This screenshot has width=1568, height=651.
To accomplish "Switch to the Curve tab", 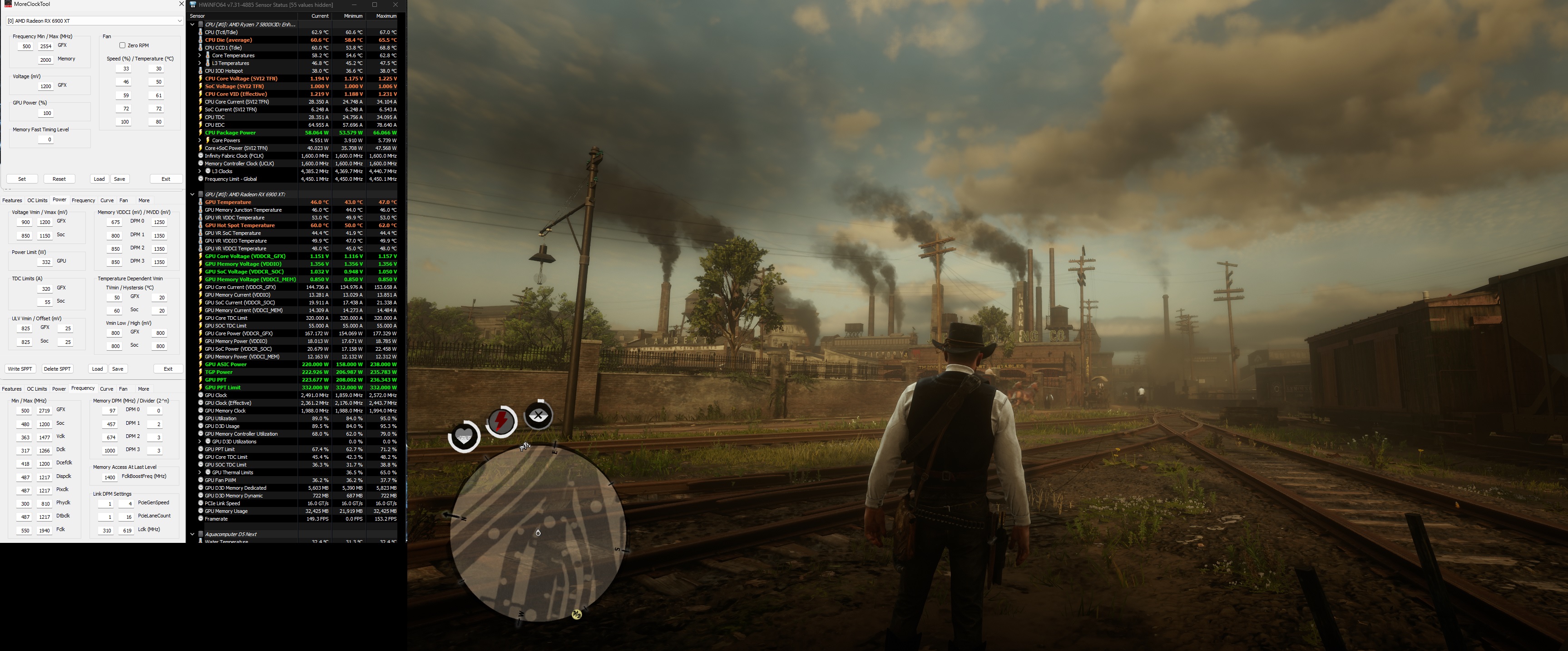I will [x=107, y=200].
